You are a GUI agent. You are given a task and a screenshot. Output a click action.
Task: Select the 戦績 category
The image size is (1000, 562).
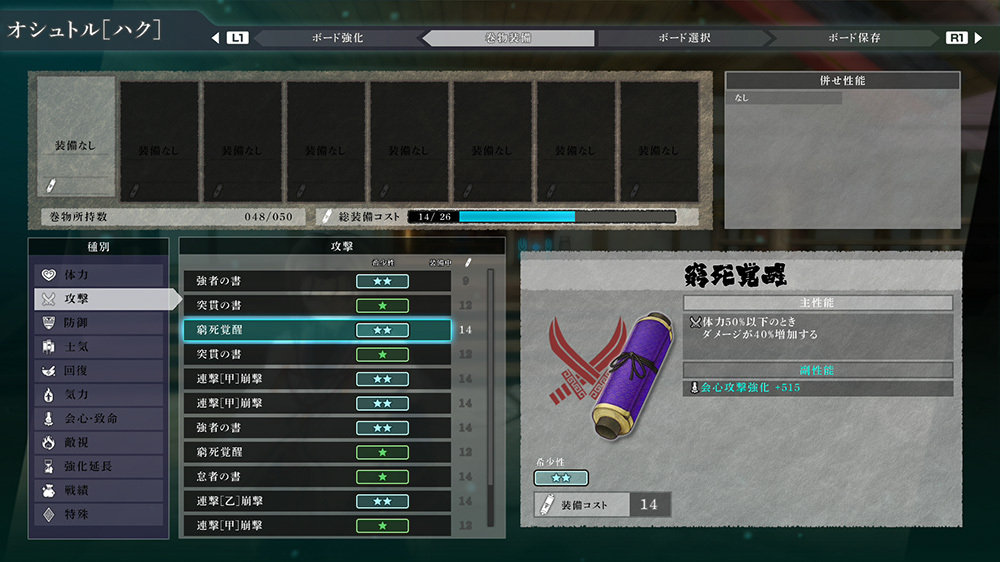coord(98,491)
